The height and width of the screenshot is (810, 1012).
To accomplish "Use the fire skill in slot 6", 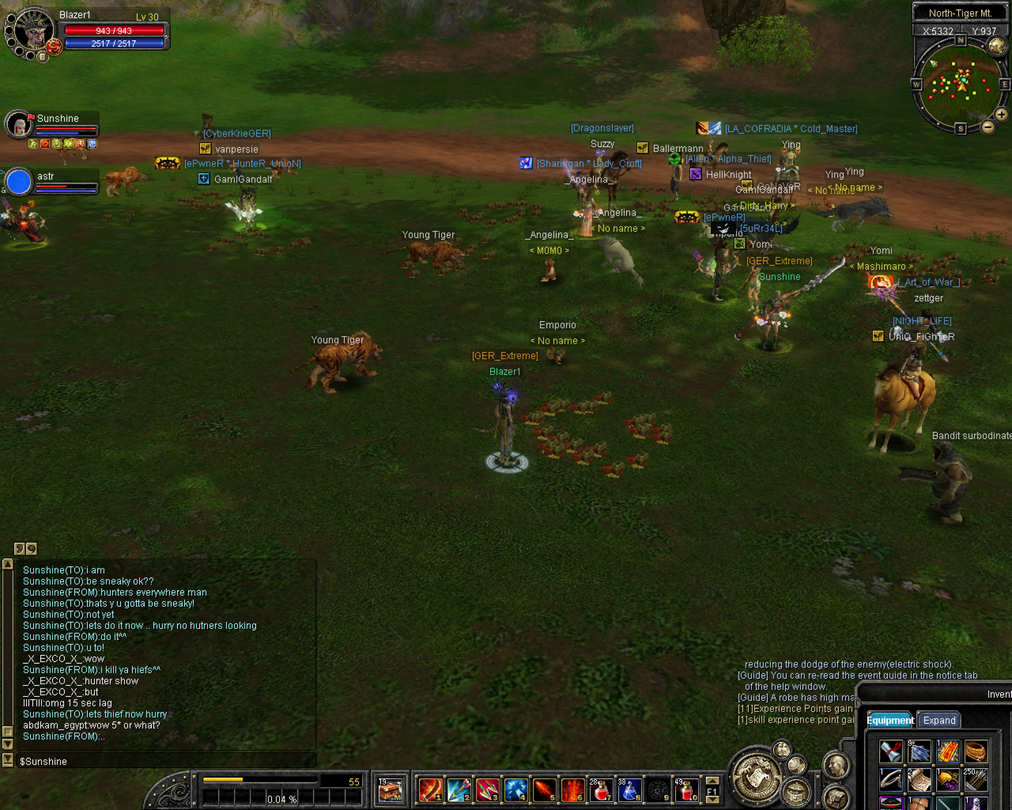I will pos(572,790).
